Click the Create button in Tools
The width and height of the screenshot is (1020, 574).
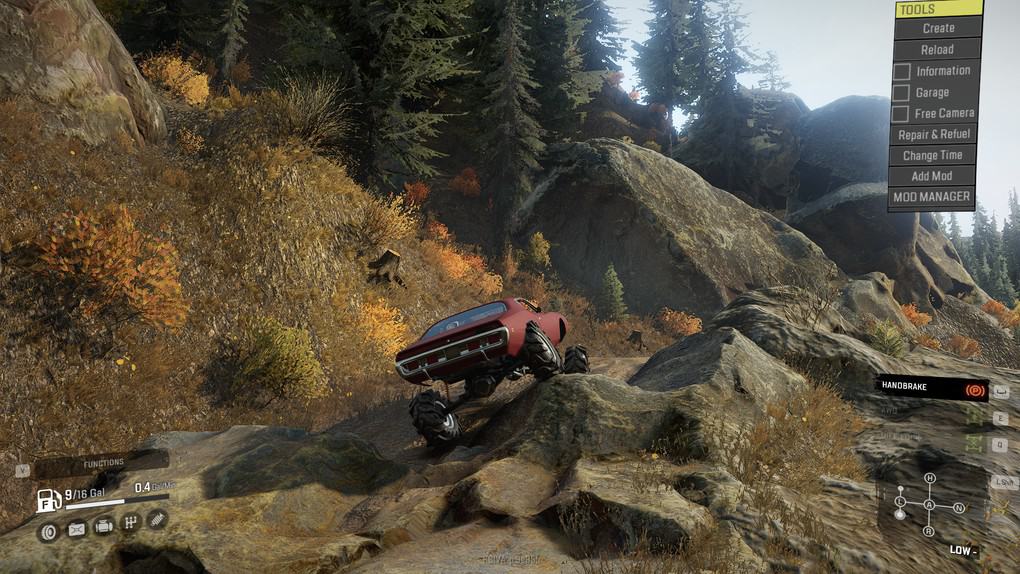937,28
